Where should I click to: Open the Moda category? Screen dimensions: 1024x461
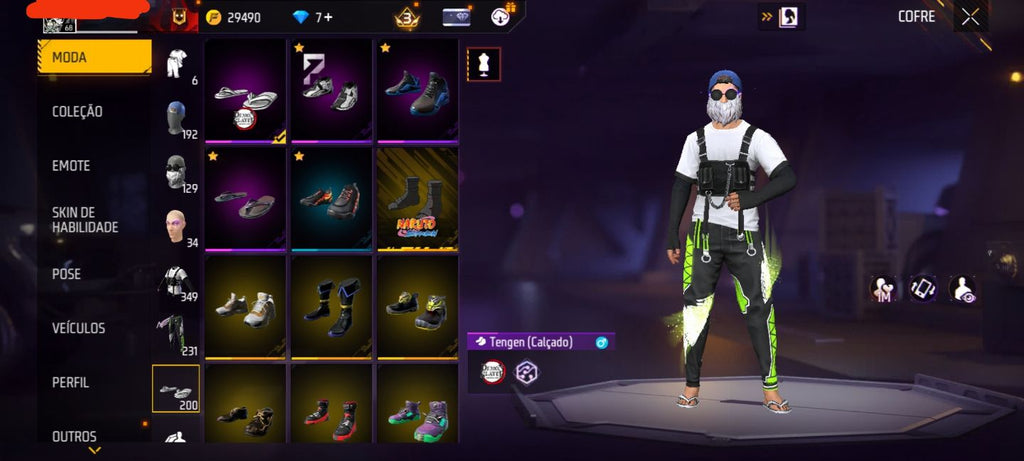(x=95, y=58)
